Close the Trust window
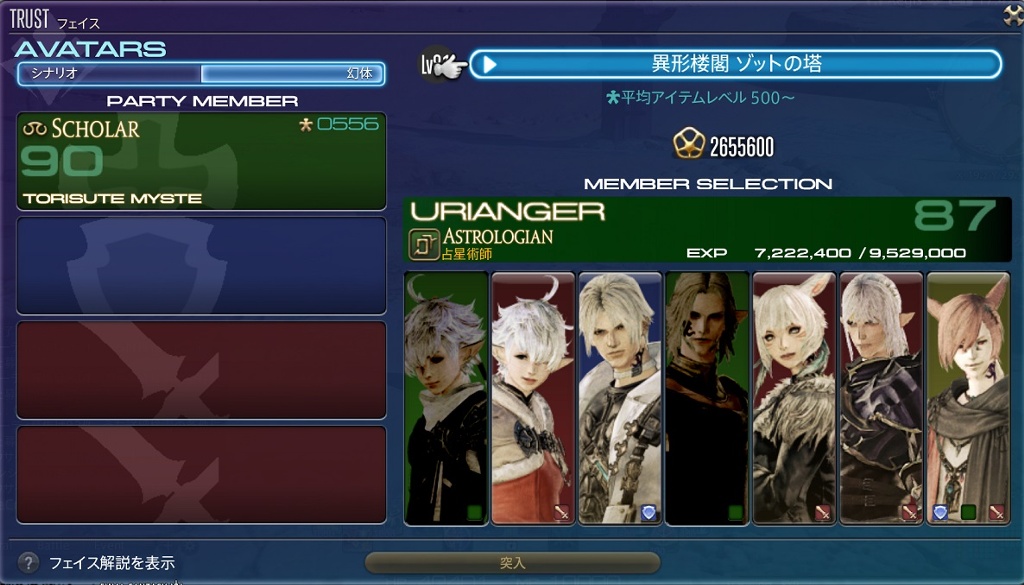Screen dimensions: 1024x585 click(1012, 15)
